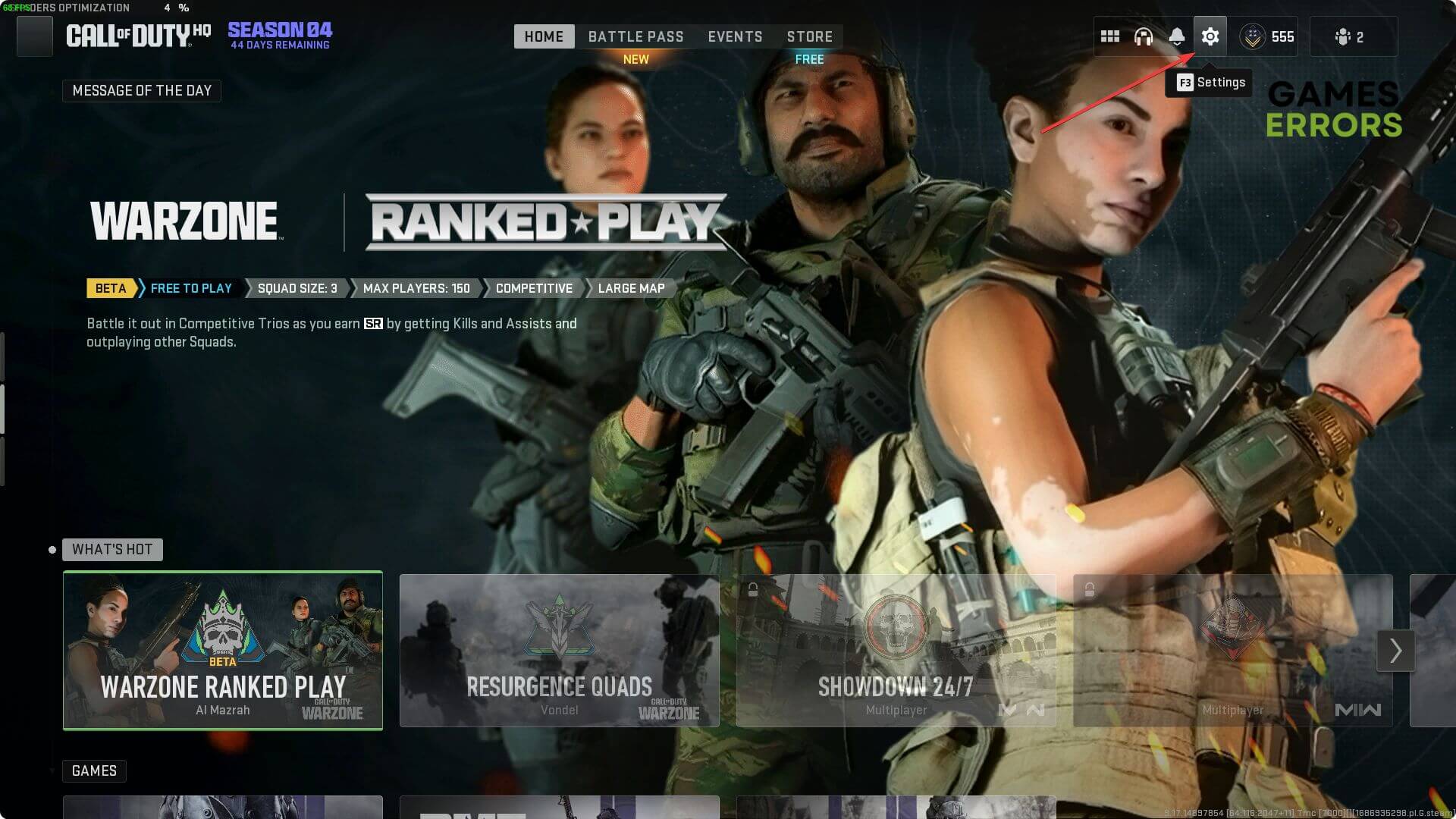
Task: Open Settings with the gear icon
Action: 1210,36
